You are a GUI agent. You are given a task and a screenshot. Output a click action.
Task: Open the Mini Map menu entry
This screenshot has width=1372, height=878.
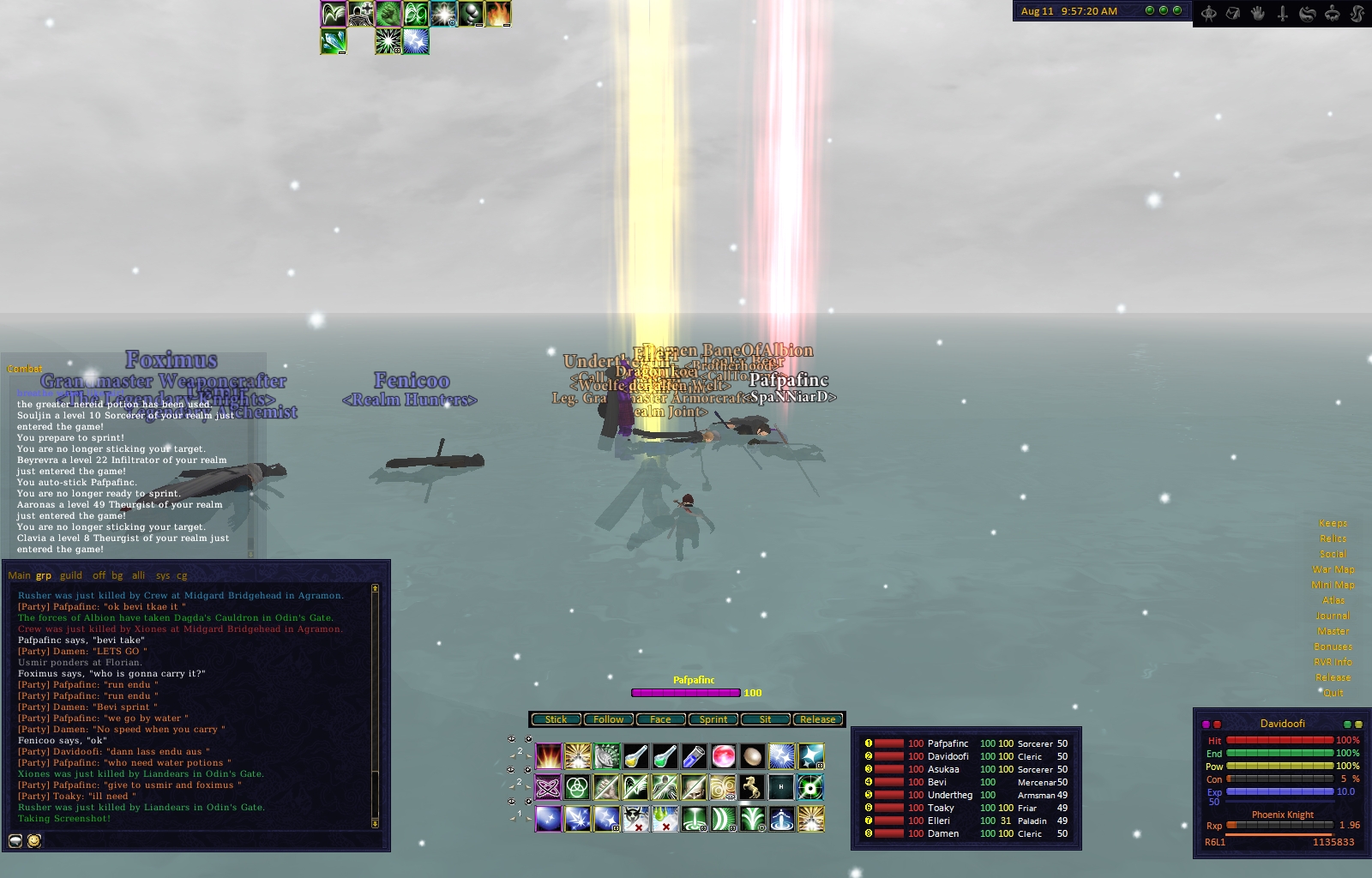pyautogui.click(x=1333, y=585)
